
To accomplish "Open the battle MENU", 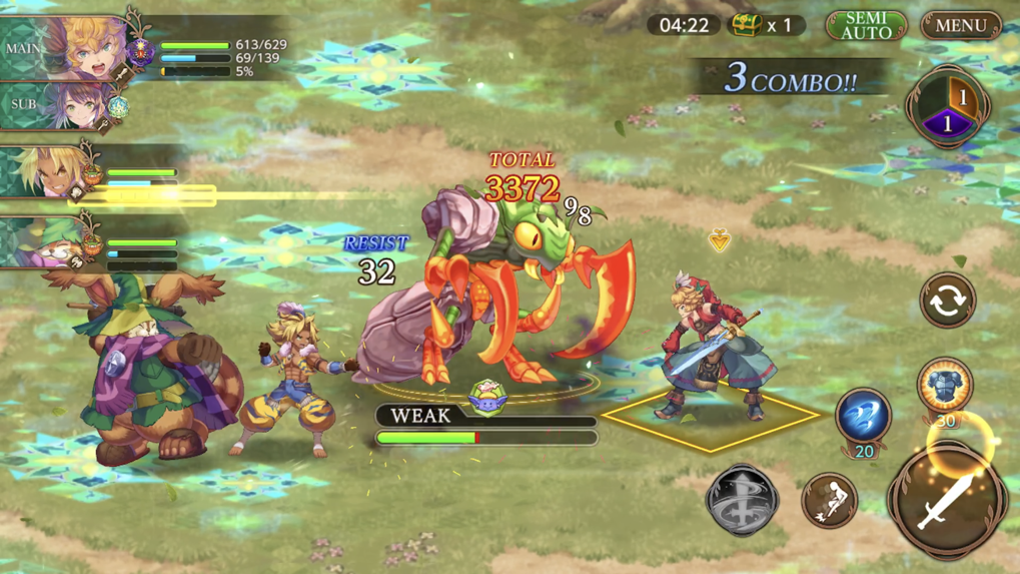I will pyautogui.click(x=960, y=26).
